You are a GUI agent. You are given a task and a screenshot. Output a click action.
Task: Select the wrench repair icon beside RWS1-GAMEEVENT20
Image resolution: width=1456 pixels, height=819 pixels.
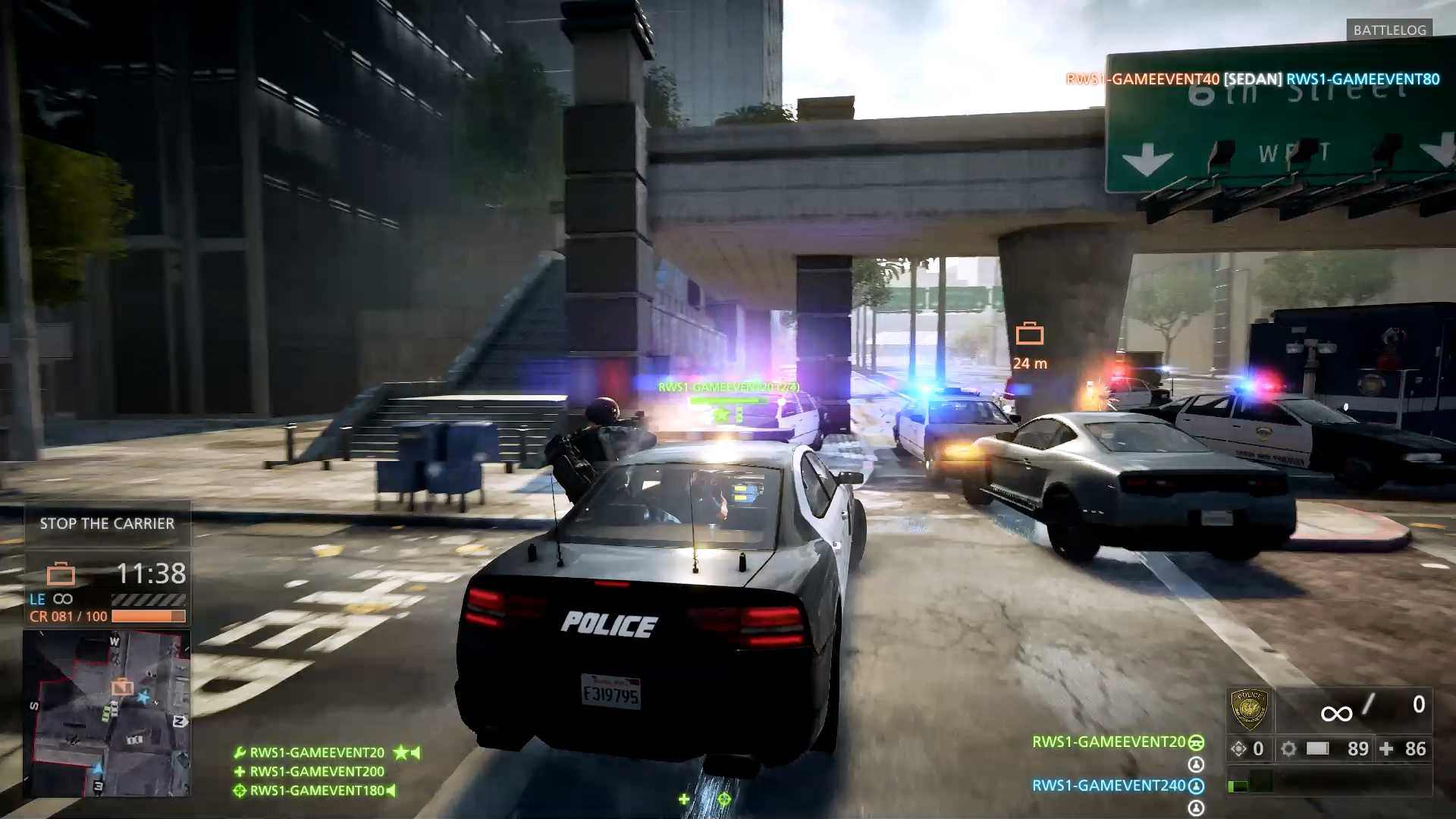coord(240,753)
